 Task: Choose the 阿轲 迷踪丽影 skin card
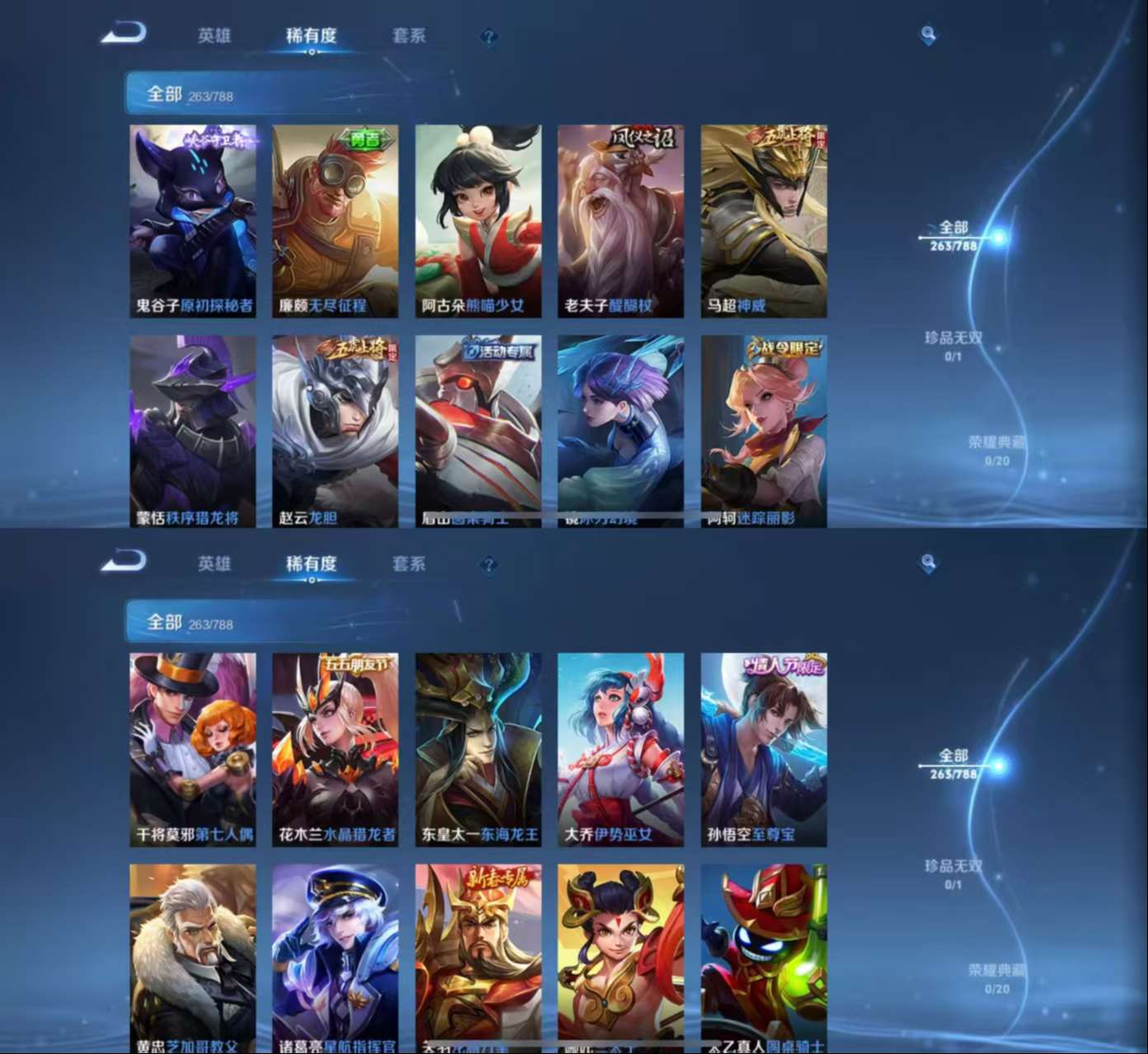coord(763,430)
